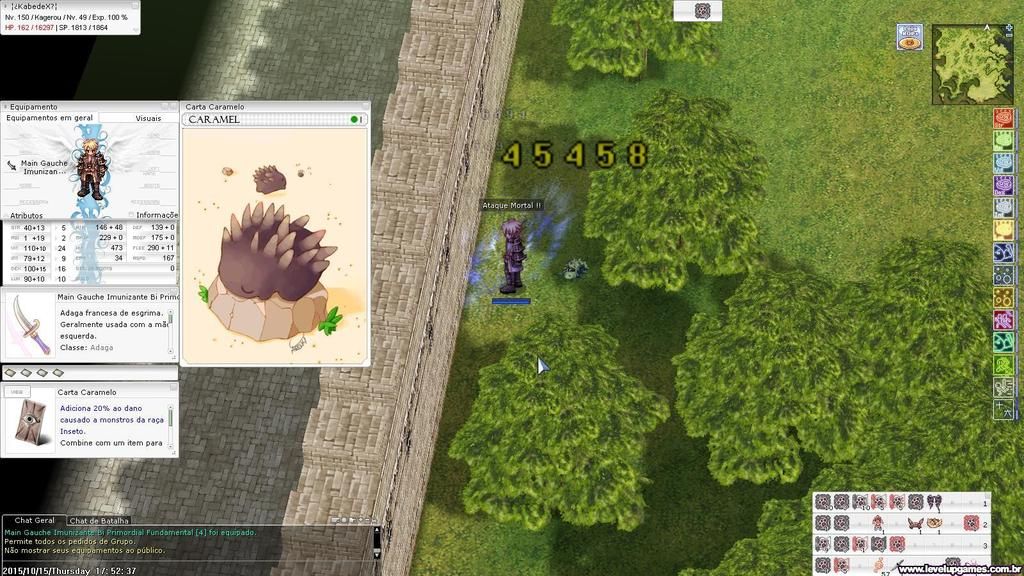Toggle the Informações checkbox
1024x576 pixels.
tap(131, 215)
